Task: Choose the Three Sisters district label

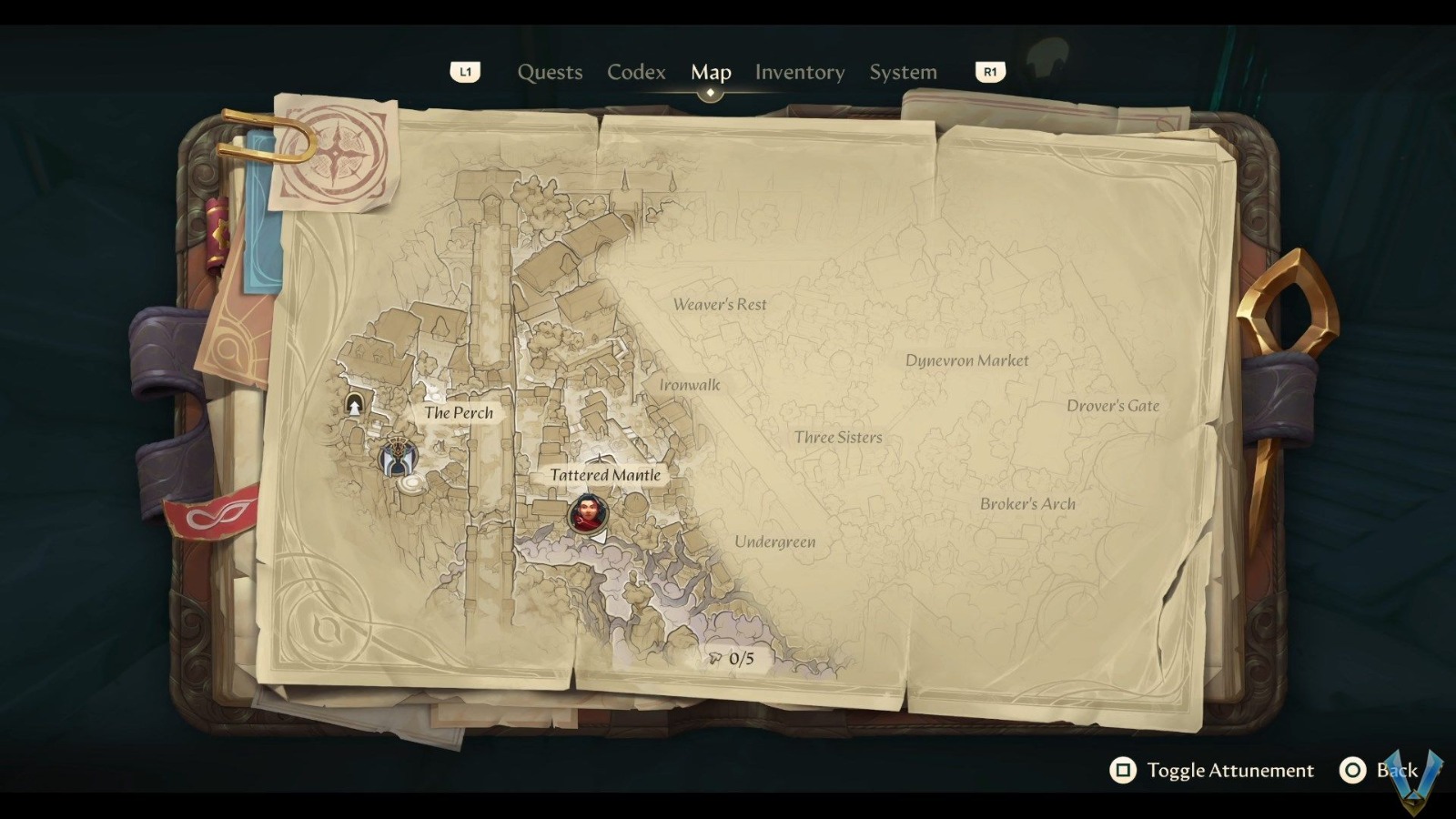Action: click(838, 438)
